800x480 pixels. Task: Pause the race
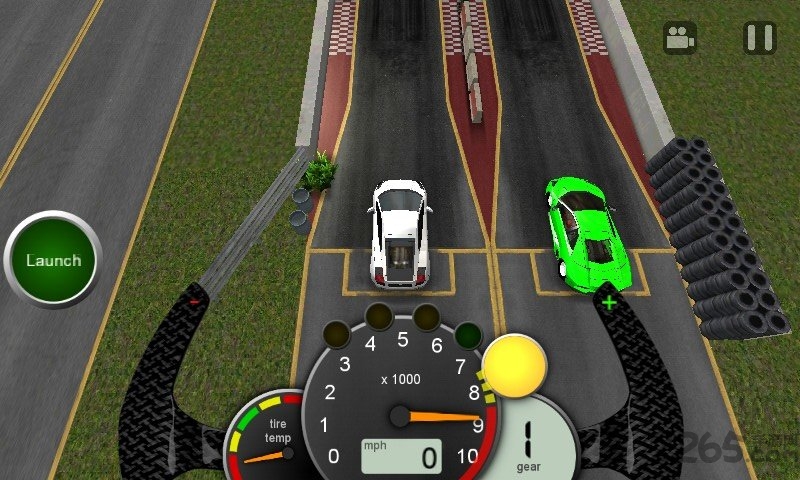tap(760, 38)
